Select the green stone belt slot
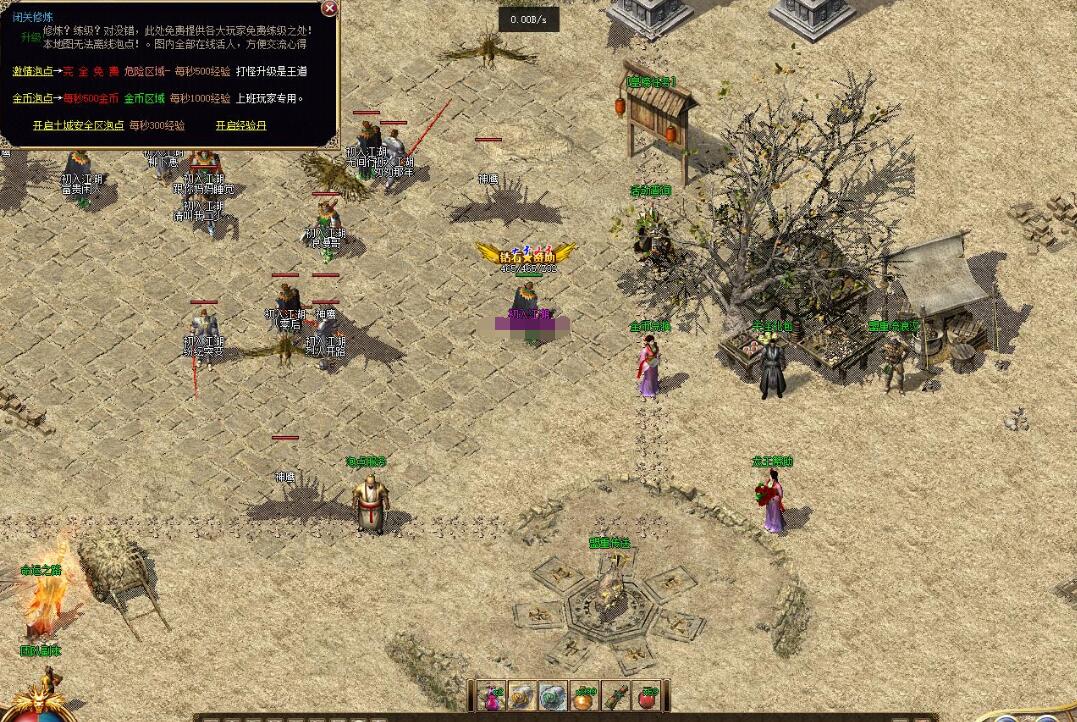 click(553, 697)
